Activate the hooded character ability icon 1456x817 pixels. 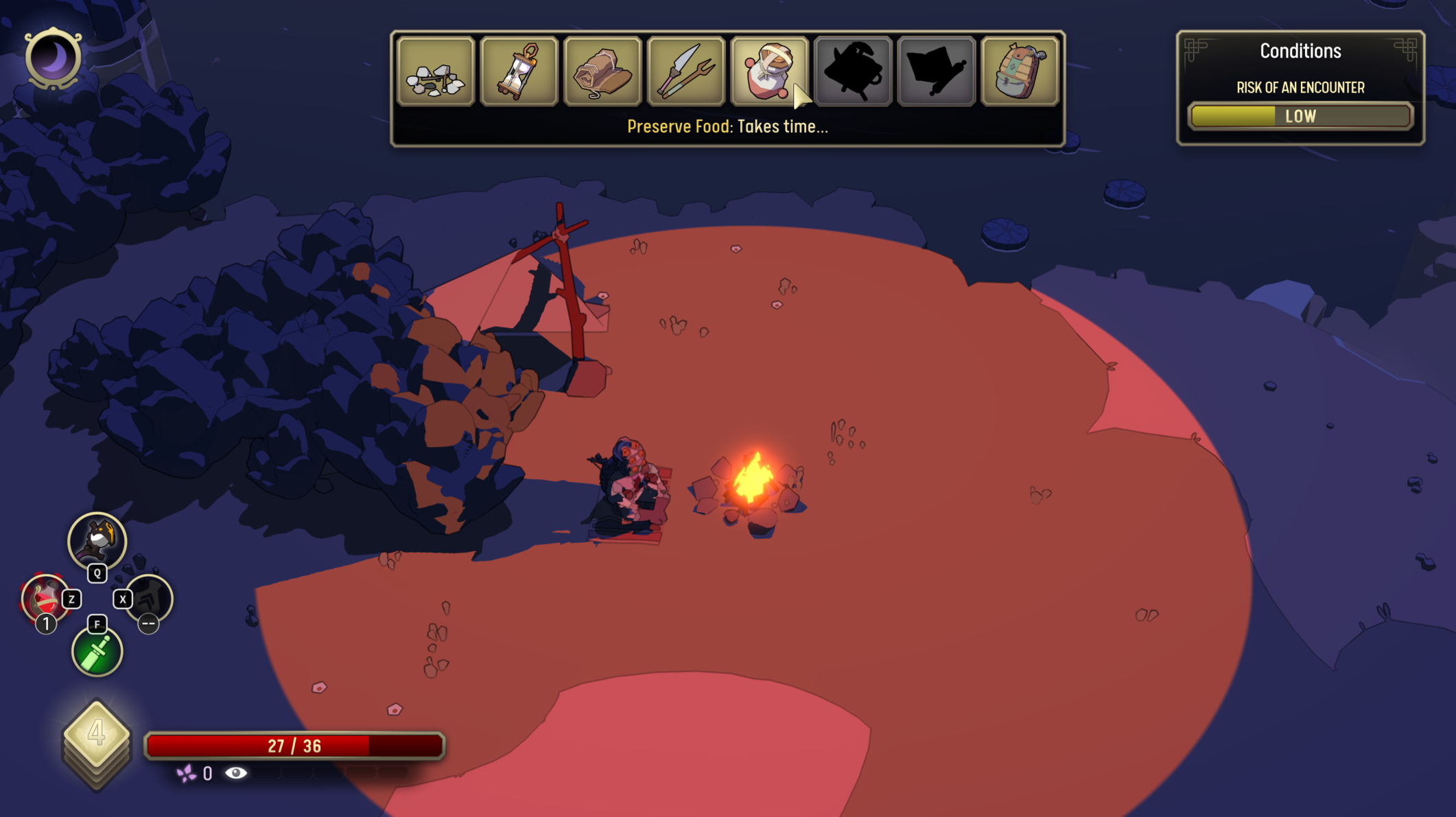[97, 540]
